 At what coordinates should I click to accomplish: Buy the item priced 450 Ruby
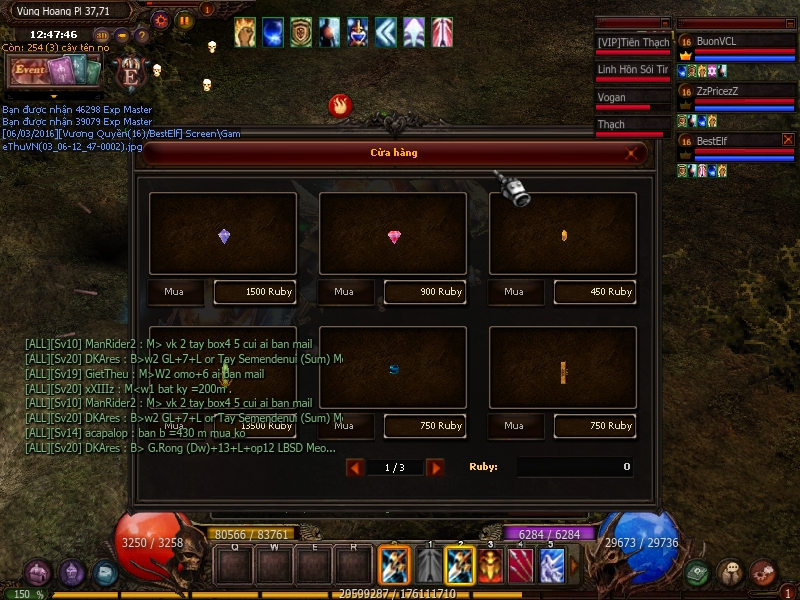514,292
